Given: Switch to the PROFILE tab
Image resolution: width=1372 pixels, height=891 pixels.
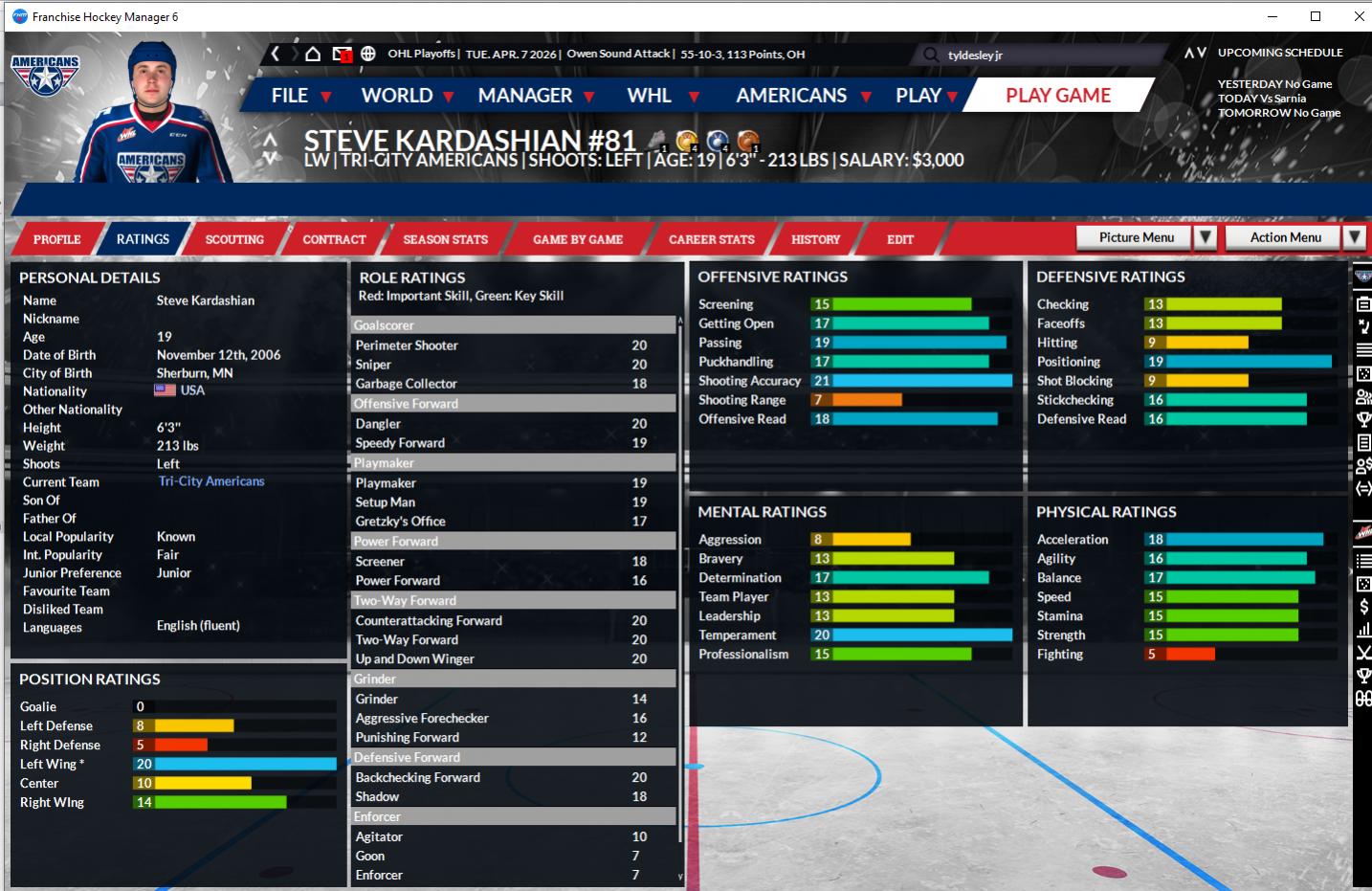Looking at the screenshot, I should 56,239.
